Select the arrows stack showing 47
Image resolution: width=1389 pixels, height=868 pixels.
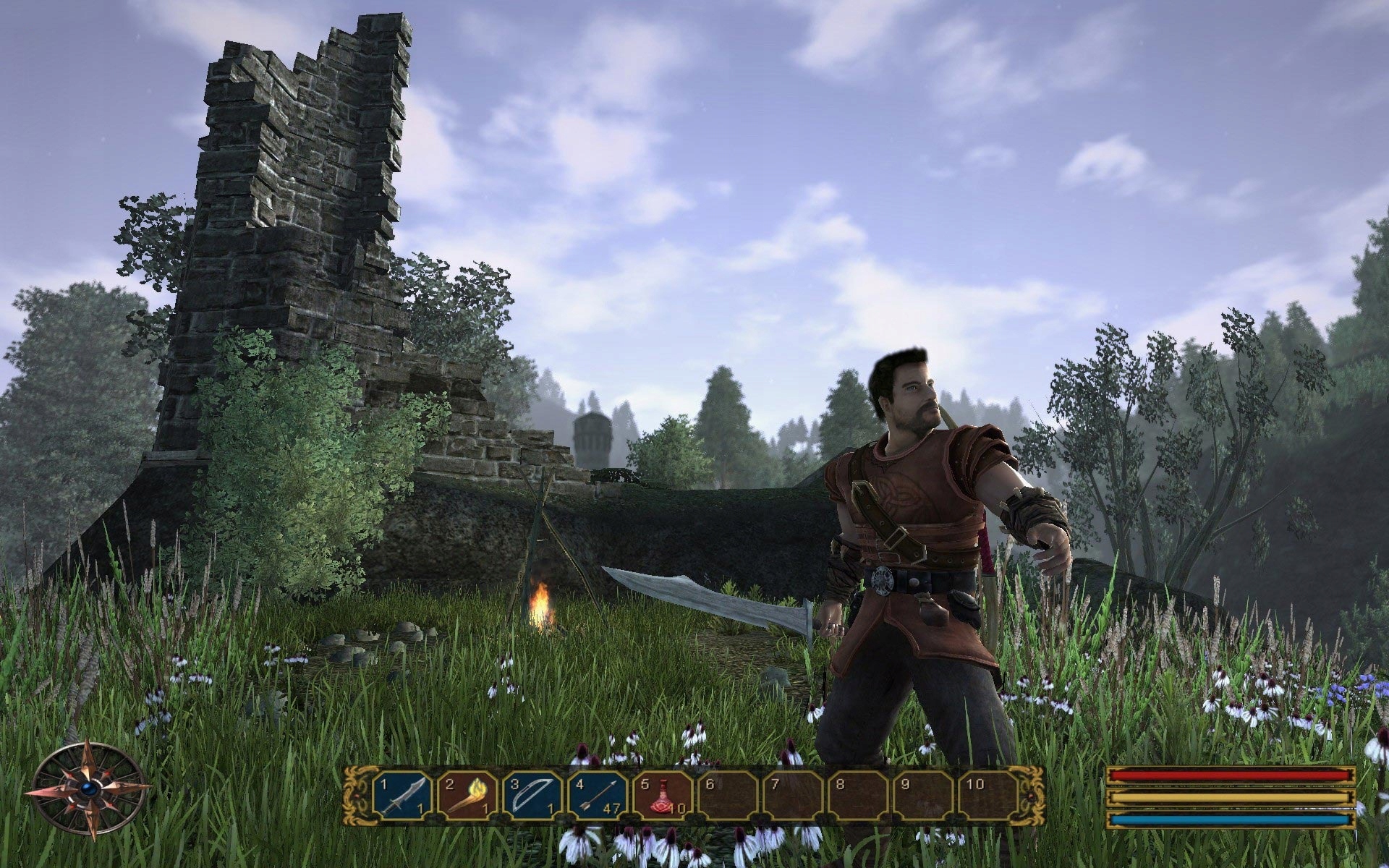[598, 796]
